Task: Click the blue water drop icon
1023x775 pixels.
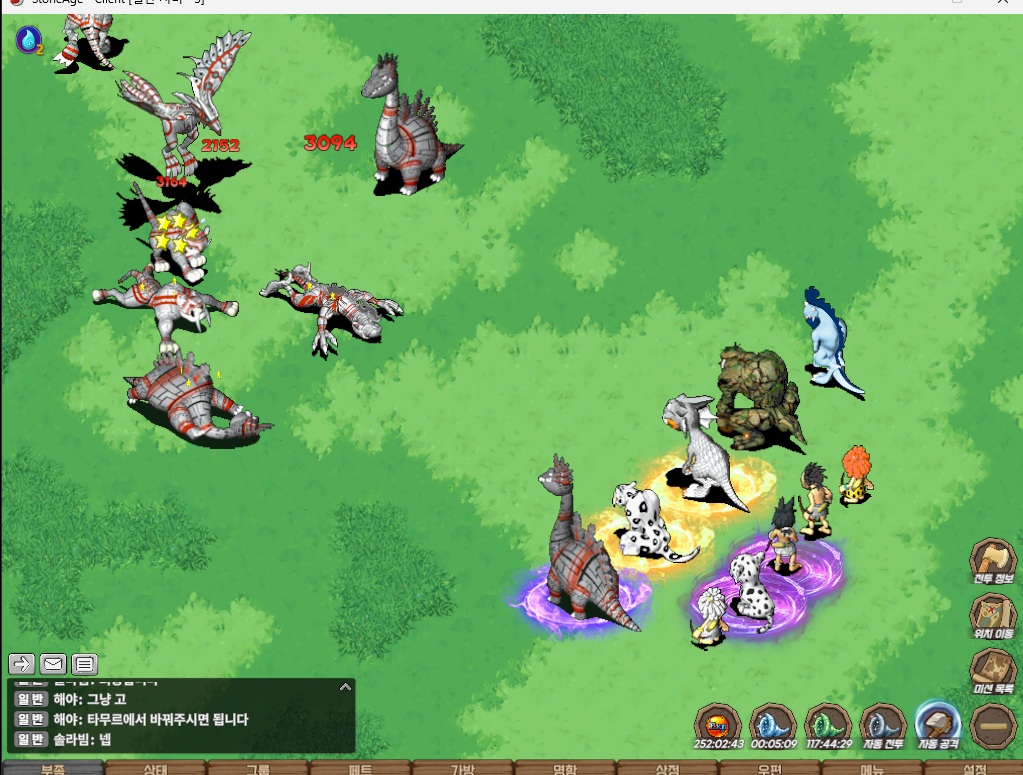Action: pos(28,40)
